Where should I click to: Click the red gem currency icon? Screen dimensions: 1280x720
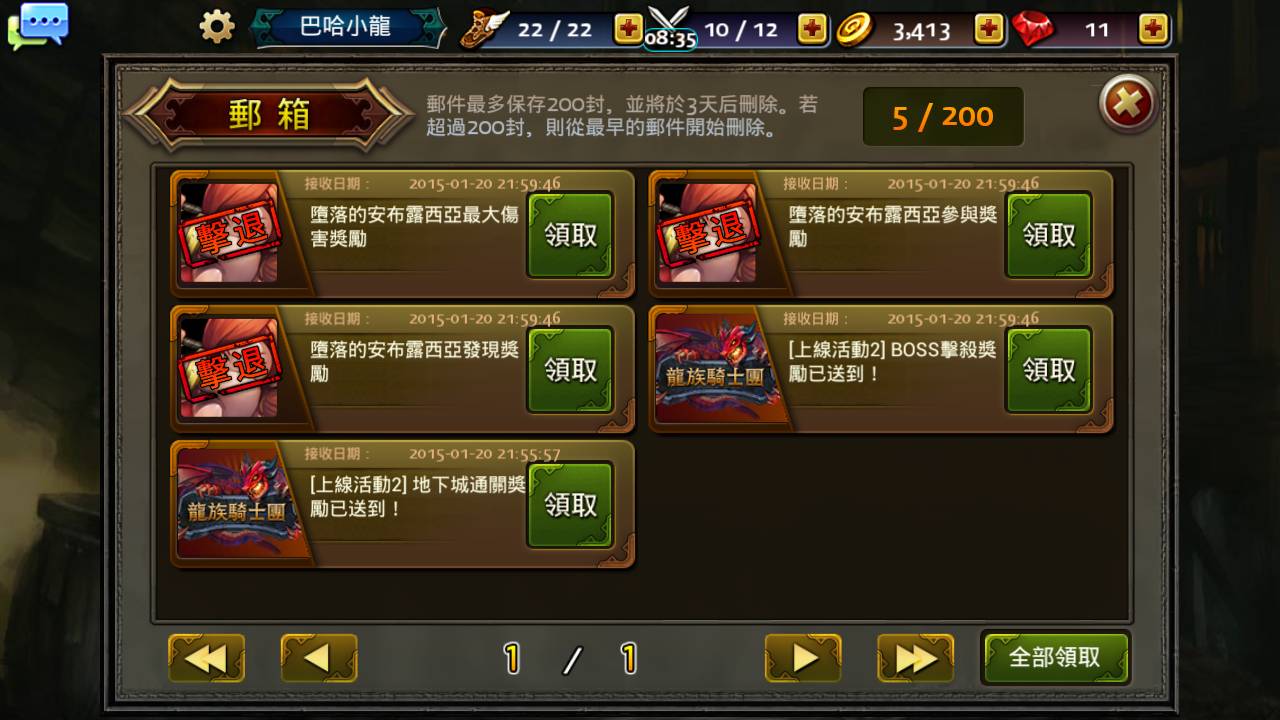click(1035, 28)
